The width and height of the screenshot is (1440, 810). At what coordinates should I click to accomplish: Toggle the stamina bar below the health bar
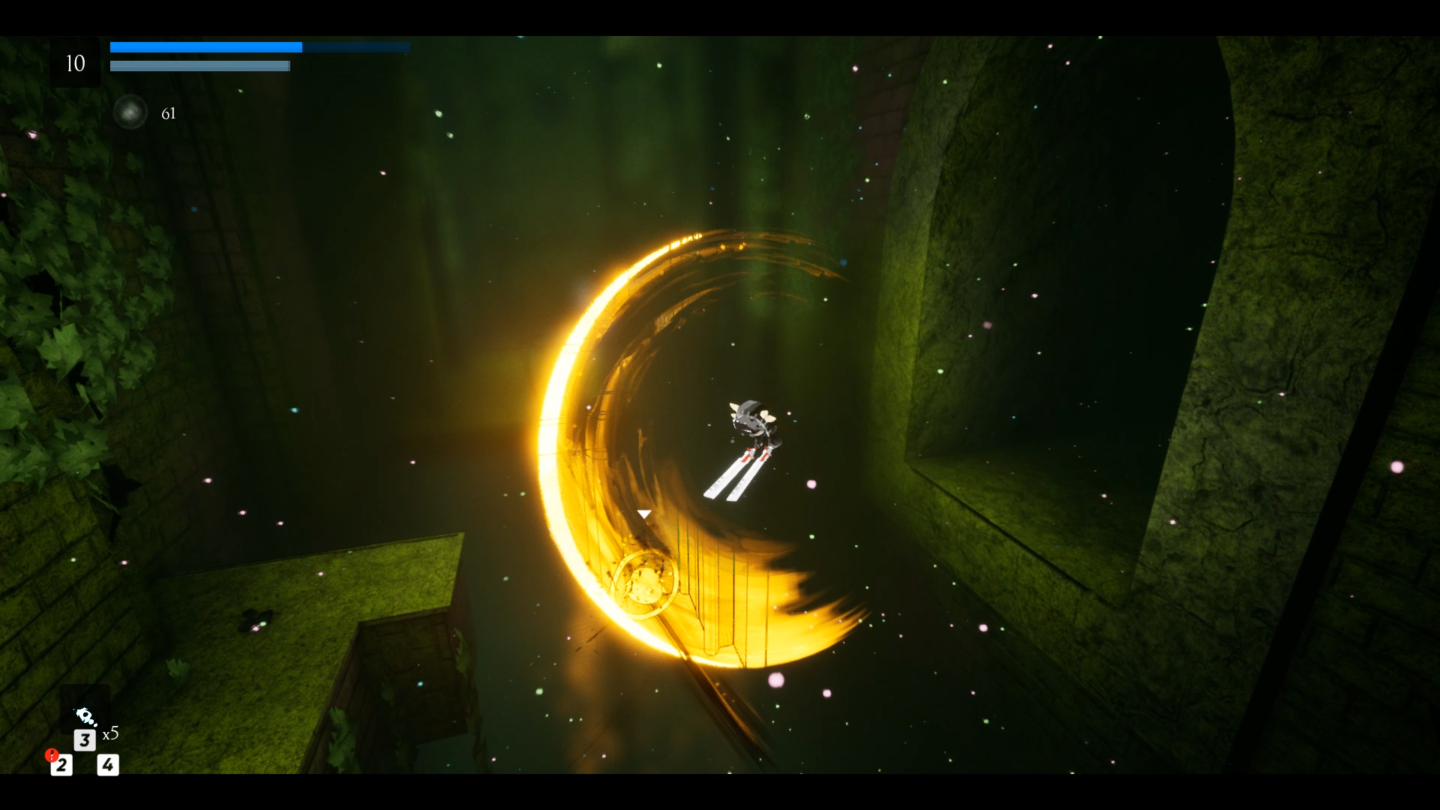[x=199, y=66]
